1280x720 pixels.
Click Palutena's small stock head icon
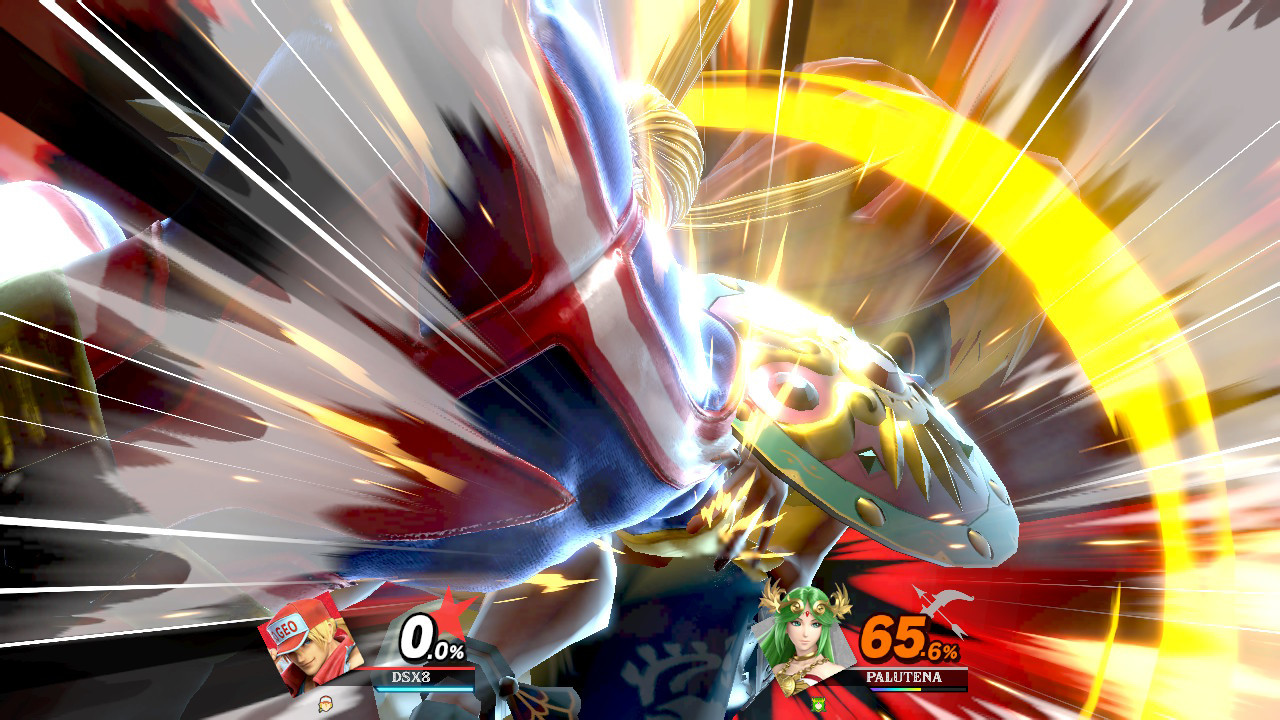point(818,703)
